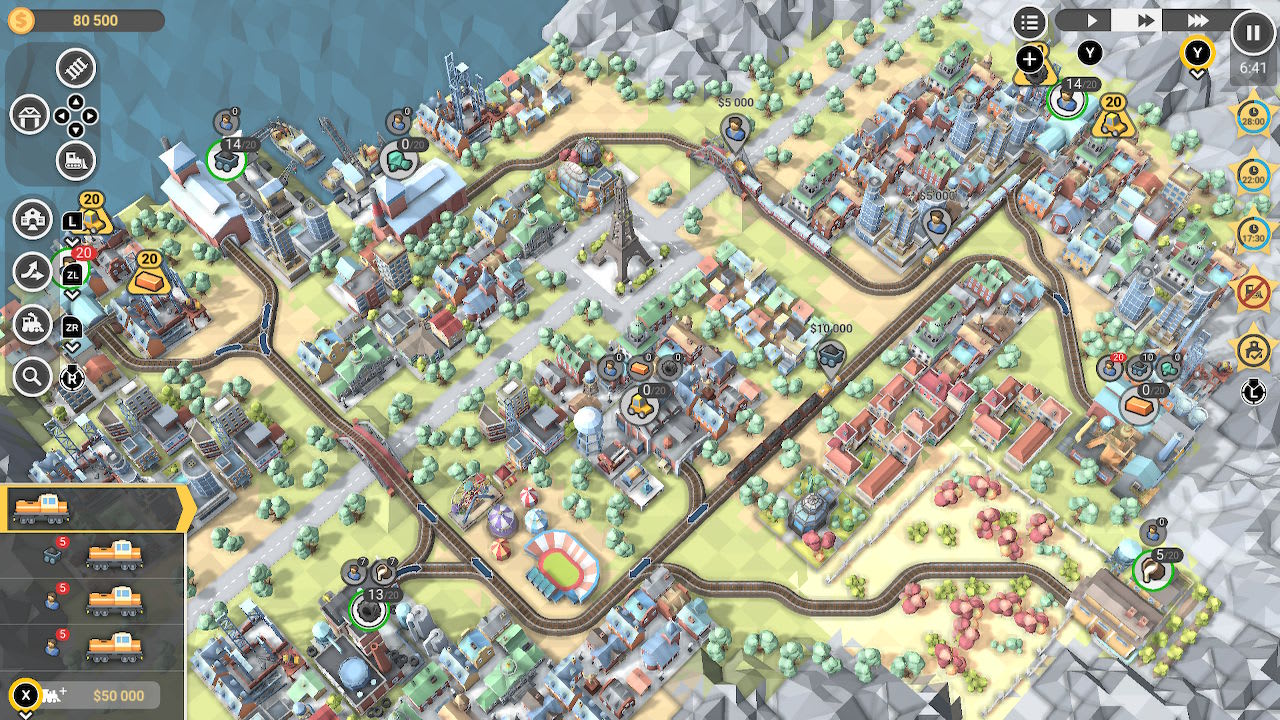Click the 28:00 timer star medal
The width and height of the screenshot is (1280, 720).
click(1253, 115)
